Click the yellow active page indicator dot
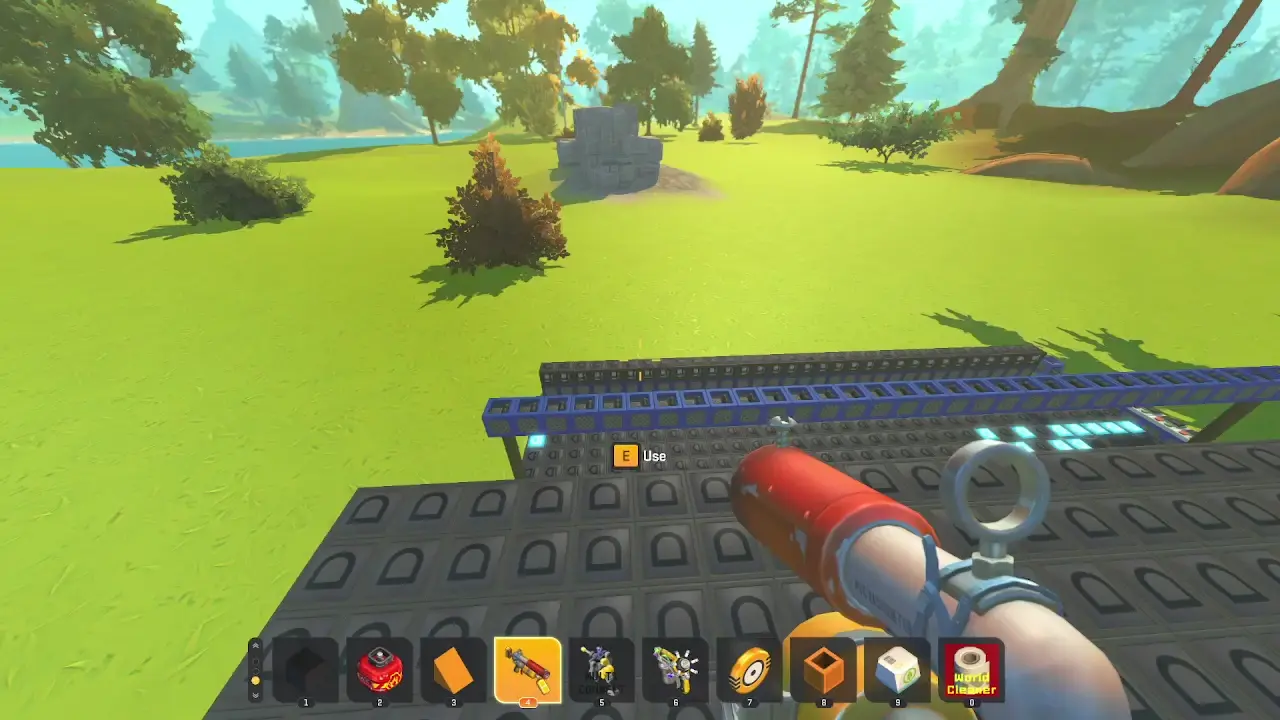Viewport: 1280px width, 720px height. [255, 680]
